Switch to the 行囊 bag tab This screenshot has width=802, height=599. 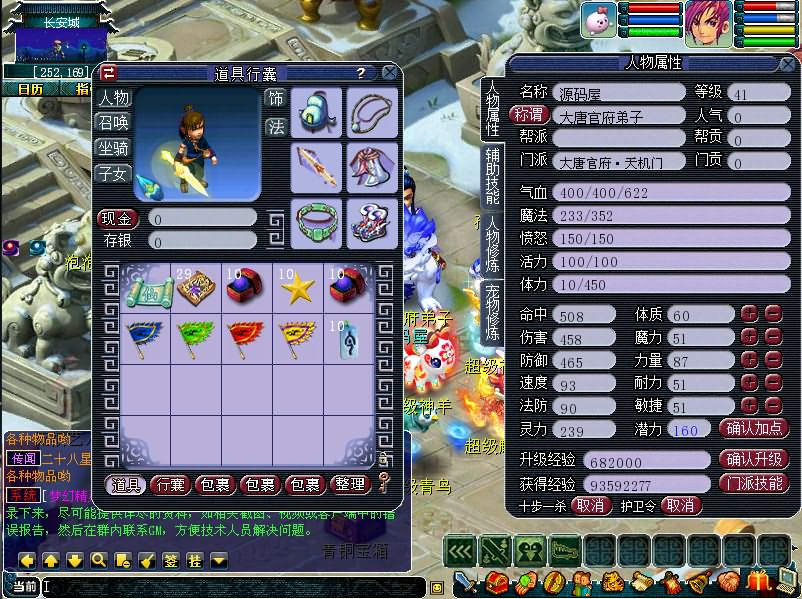[171, 485]
